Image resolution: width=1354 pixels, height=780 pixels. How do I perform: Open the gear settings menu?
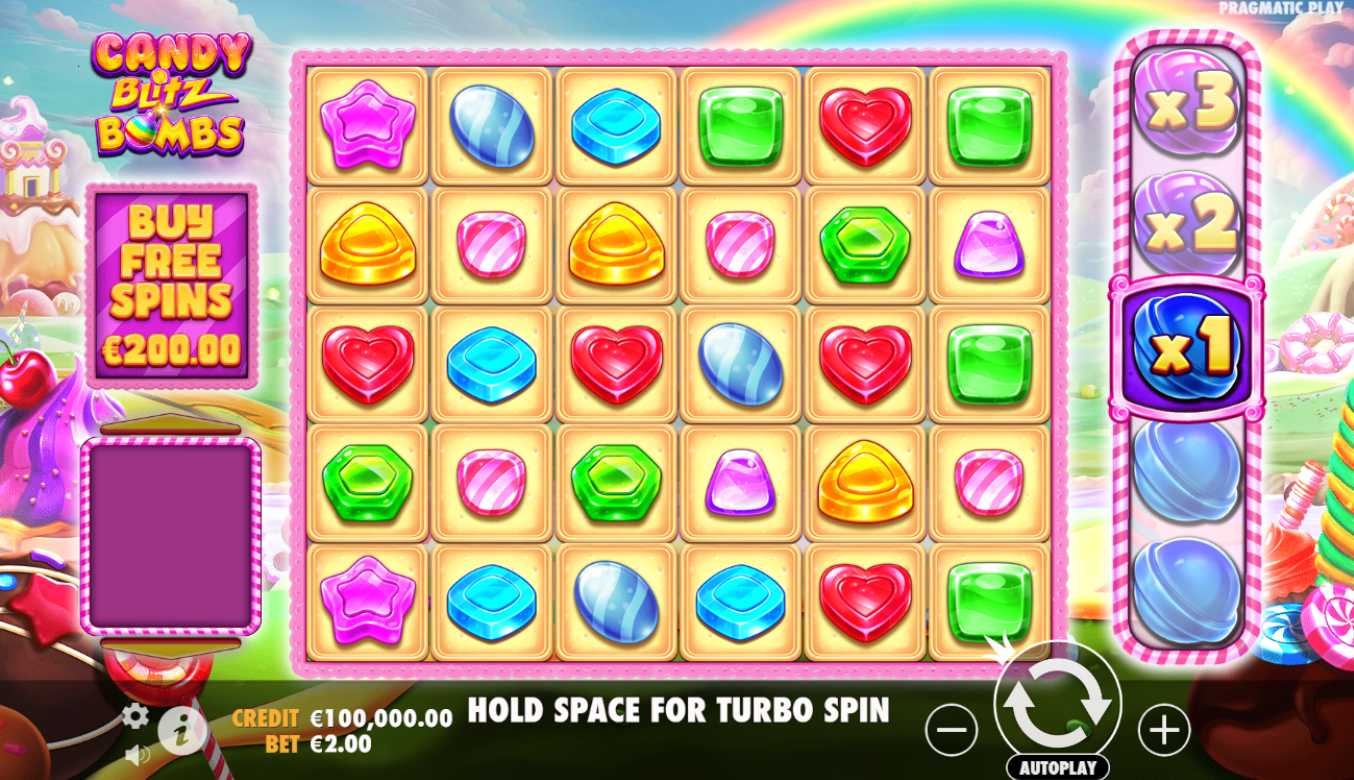[135, 715]
